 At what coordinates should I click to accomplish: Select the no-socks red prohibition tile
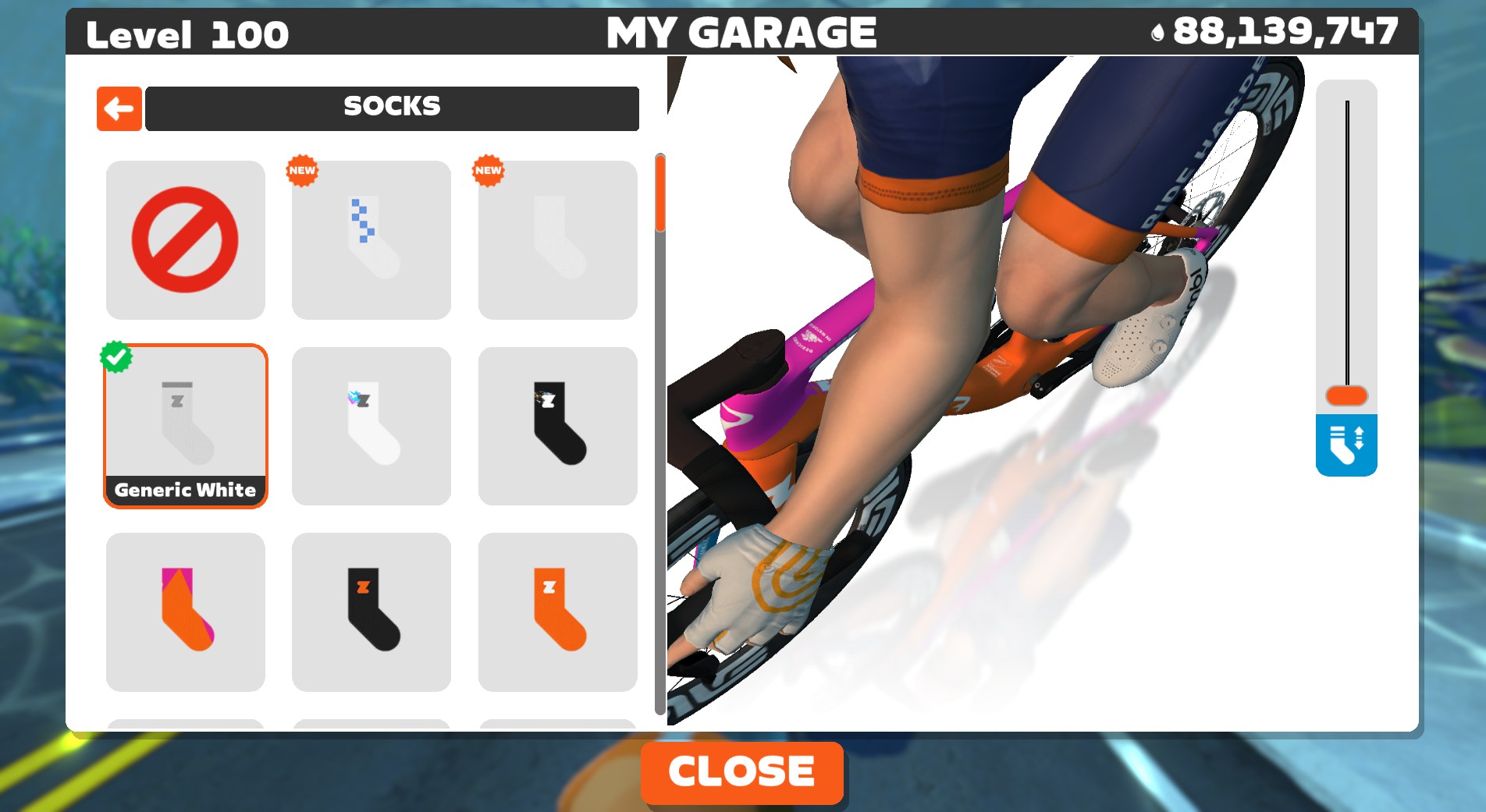click(x=185, y=239)
